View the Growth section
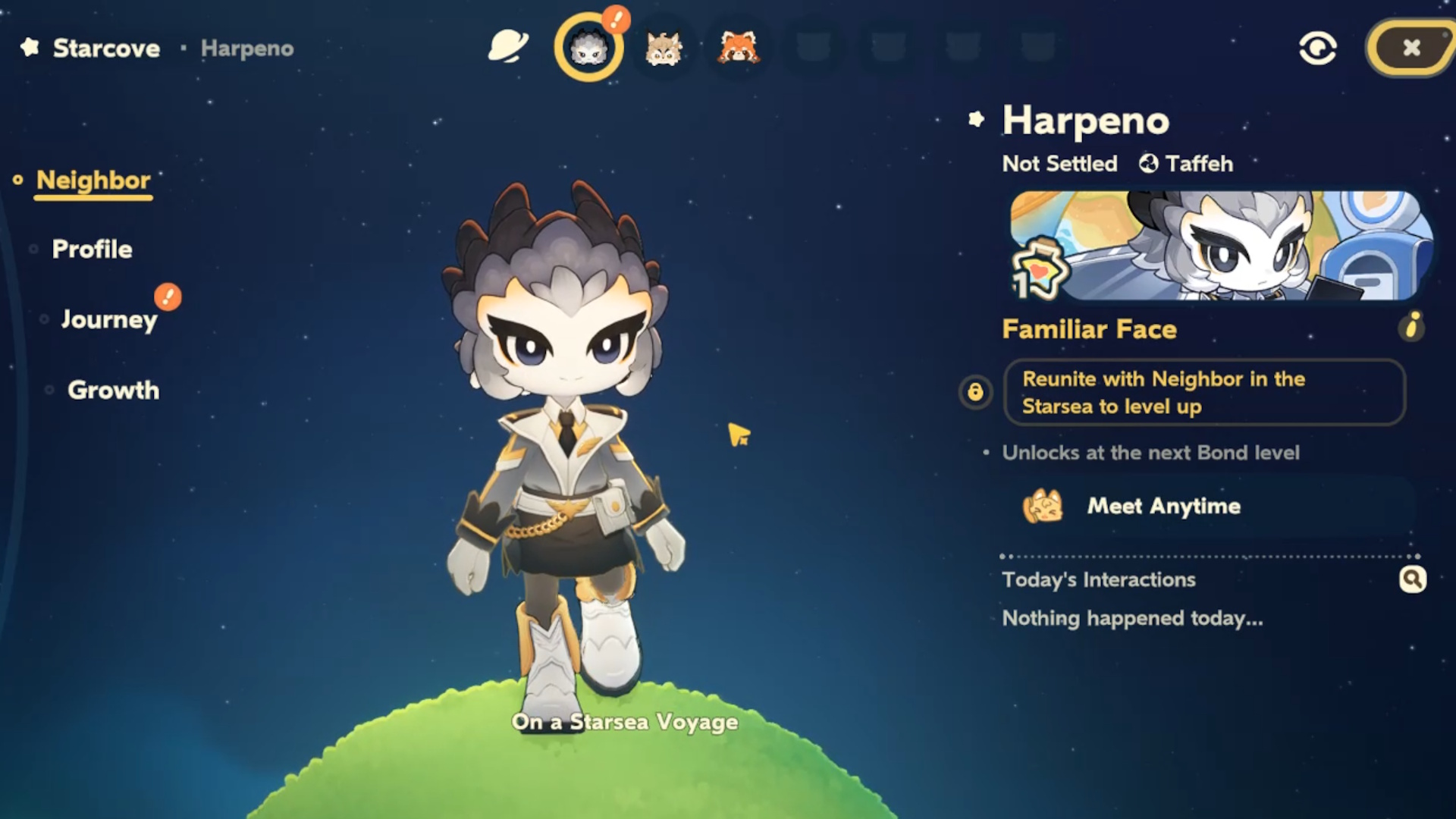The image size is (1456, 819). (112, 391)
